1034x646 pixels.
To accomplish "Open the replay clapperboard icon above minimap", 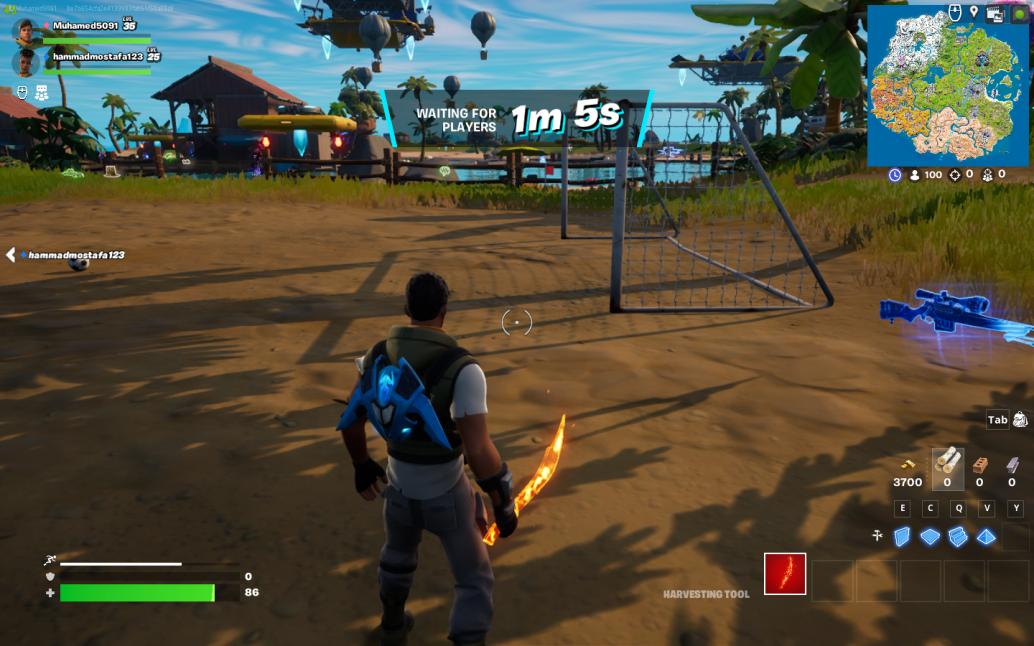I will pyautogui.click(x=994, y=13).
